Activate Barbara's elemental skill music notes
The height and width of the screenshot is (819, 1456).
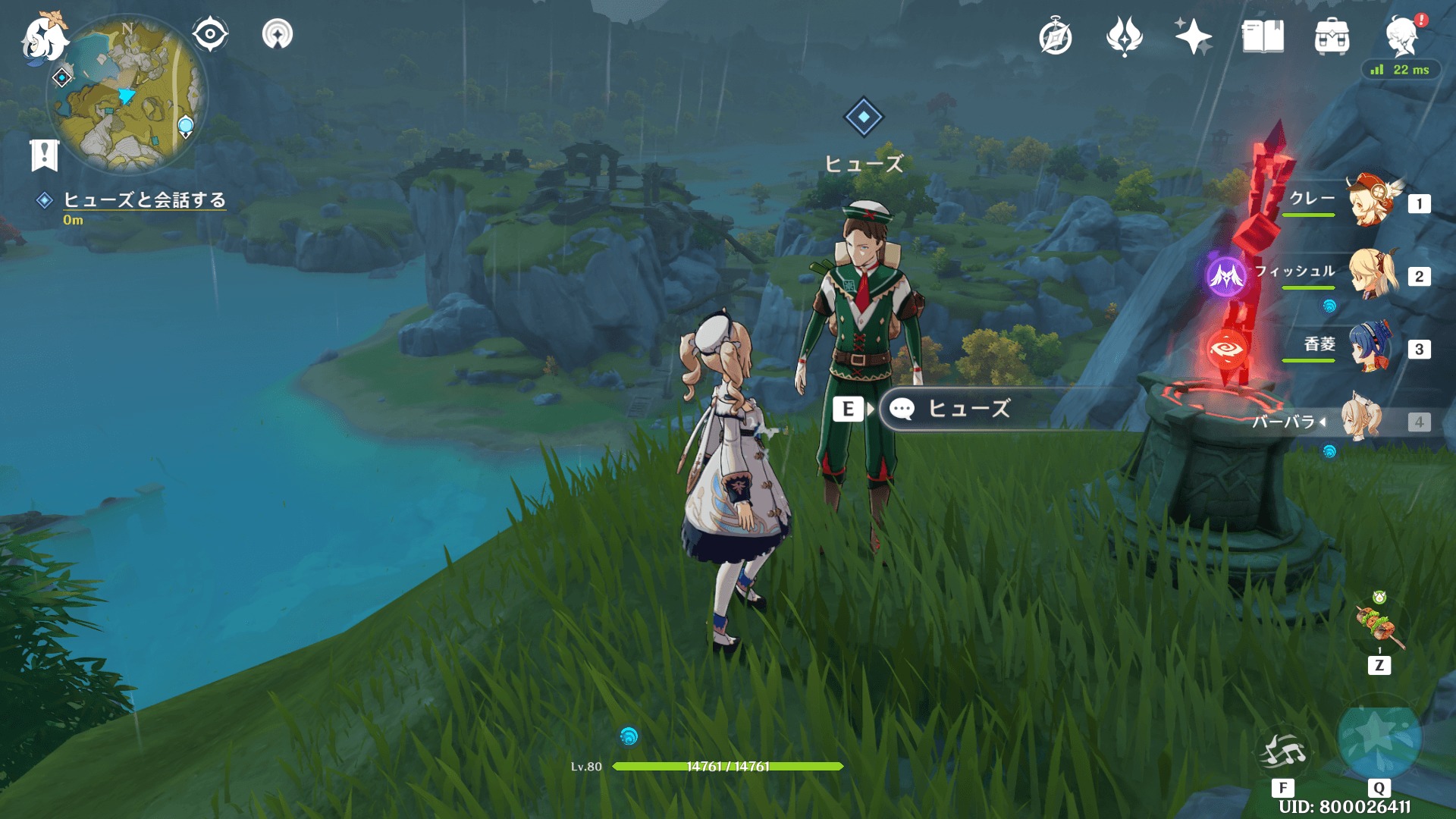pyautogui.click(x=1283, y=751)
